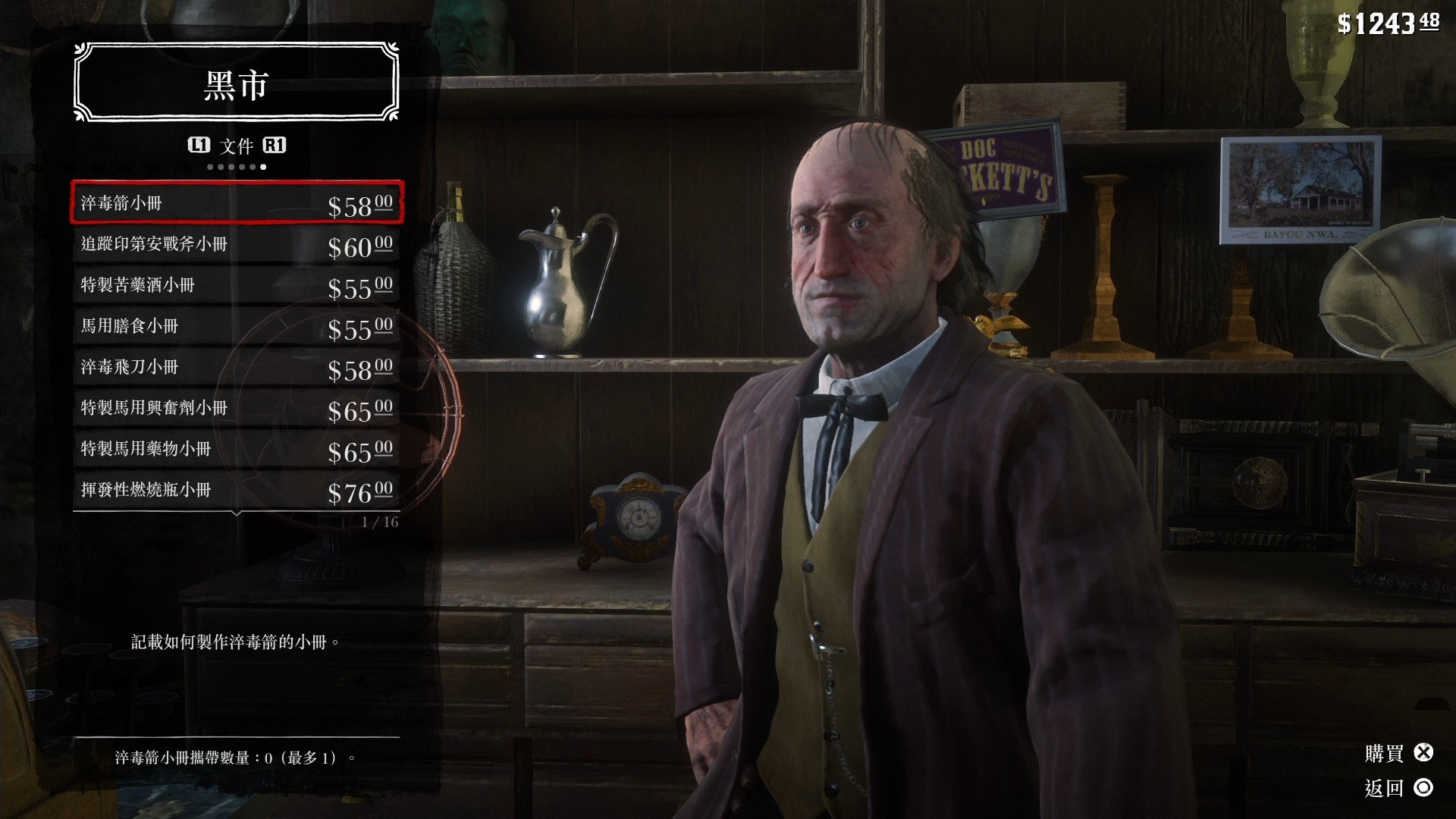This screenshot has width=1456, height=819.
Task: Choose 特製馬用興奮劑小冊 for $65
Action: [237, 408]
